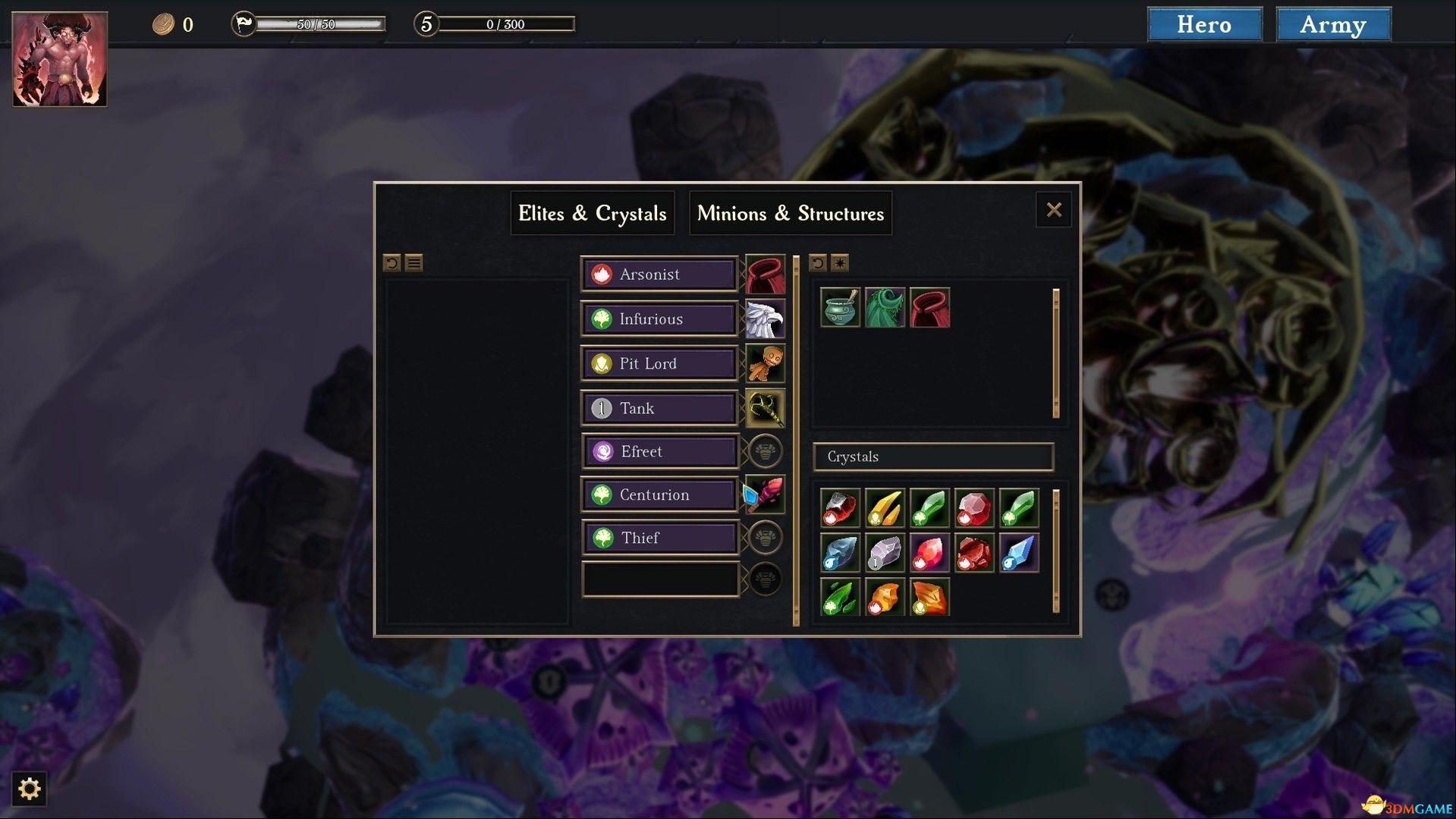Viewport: 1456px width, 819px height.
Task: Select the Centurion elite row
Action: [659, 495]
